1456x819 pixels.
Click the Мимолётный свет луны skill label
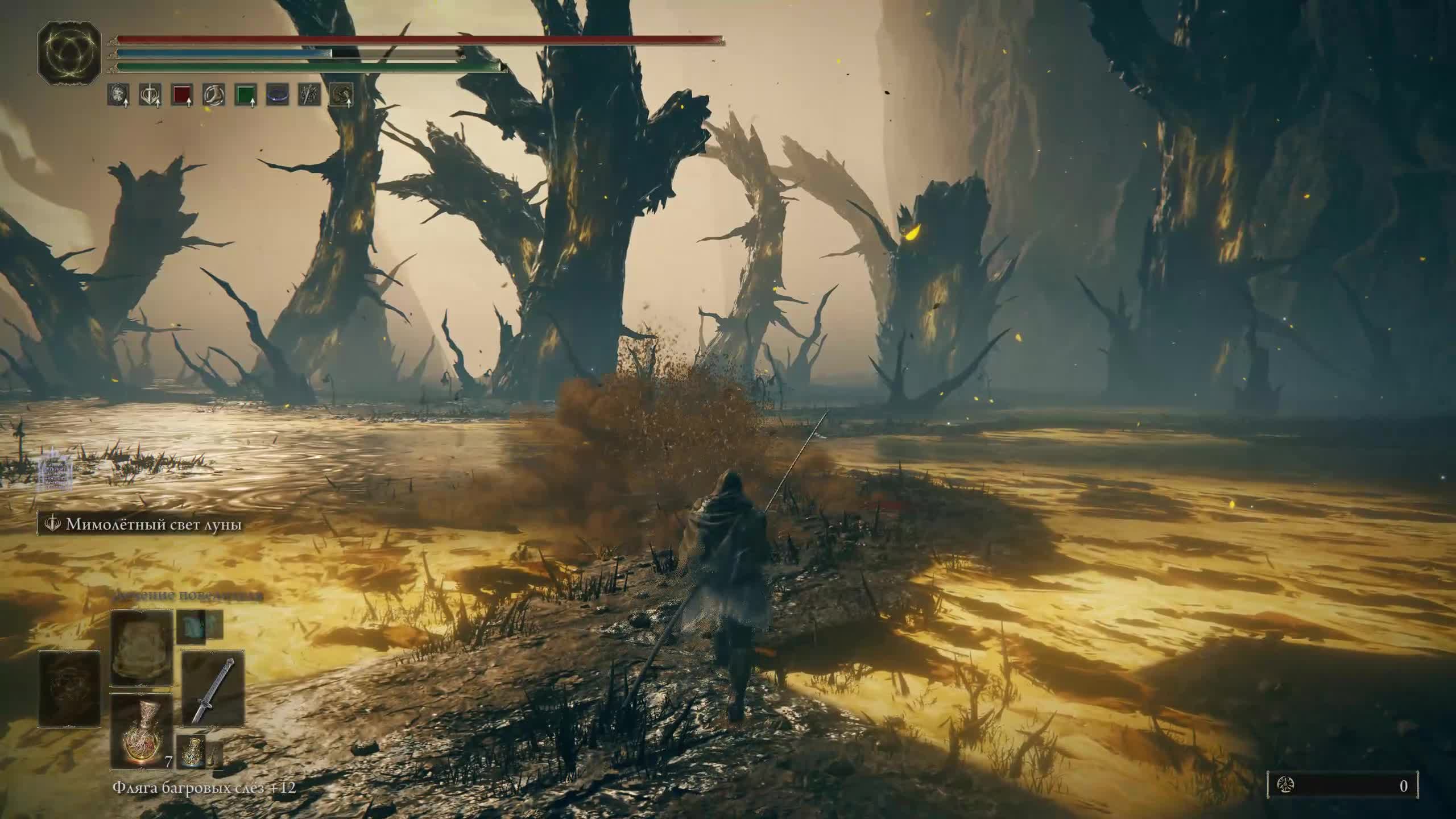point(154,524)
